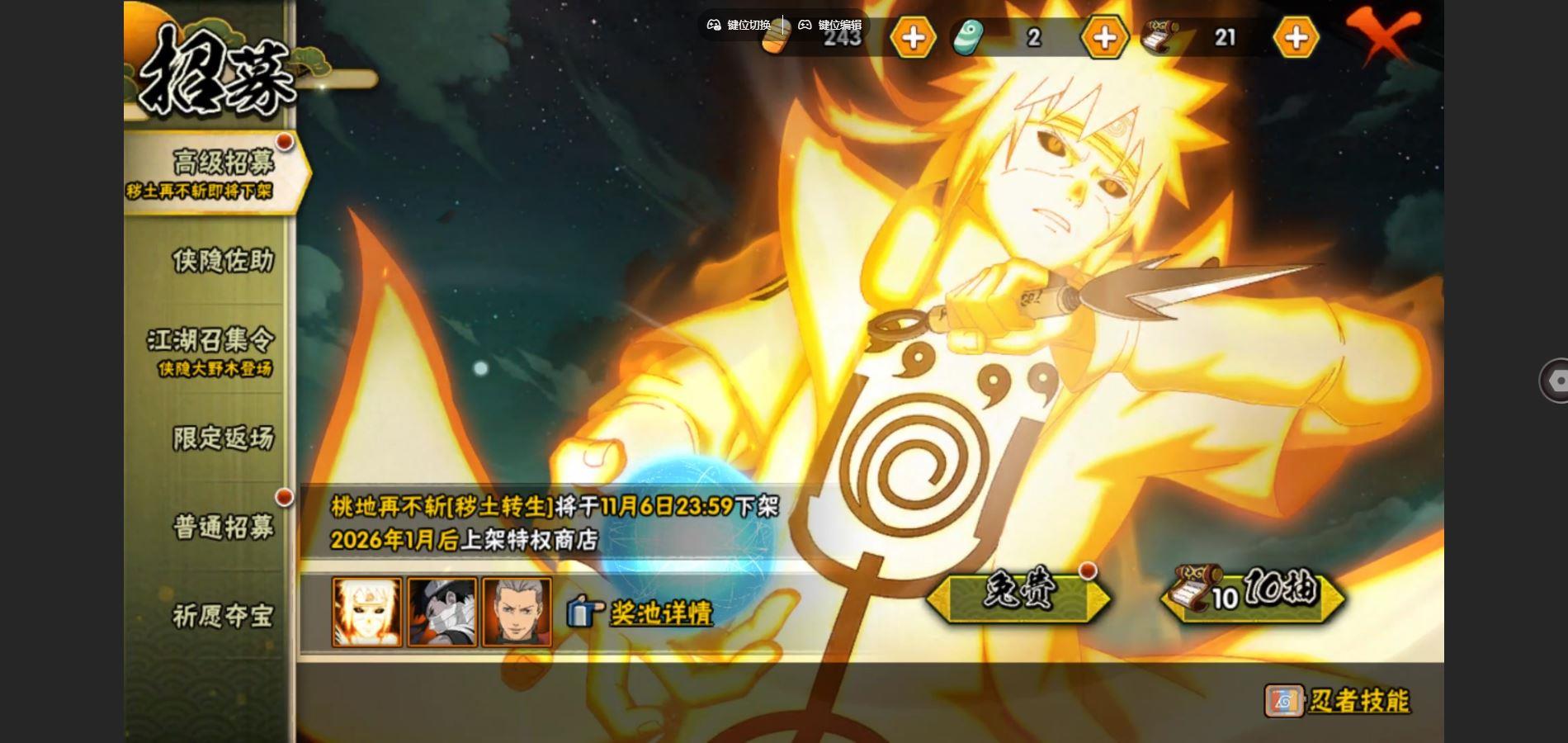Add more green tokens with plus button

click(x=1104, y=37)
